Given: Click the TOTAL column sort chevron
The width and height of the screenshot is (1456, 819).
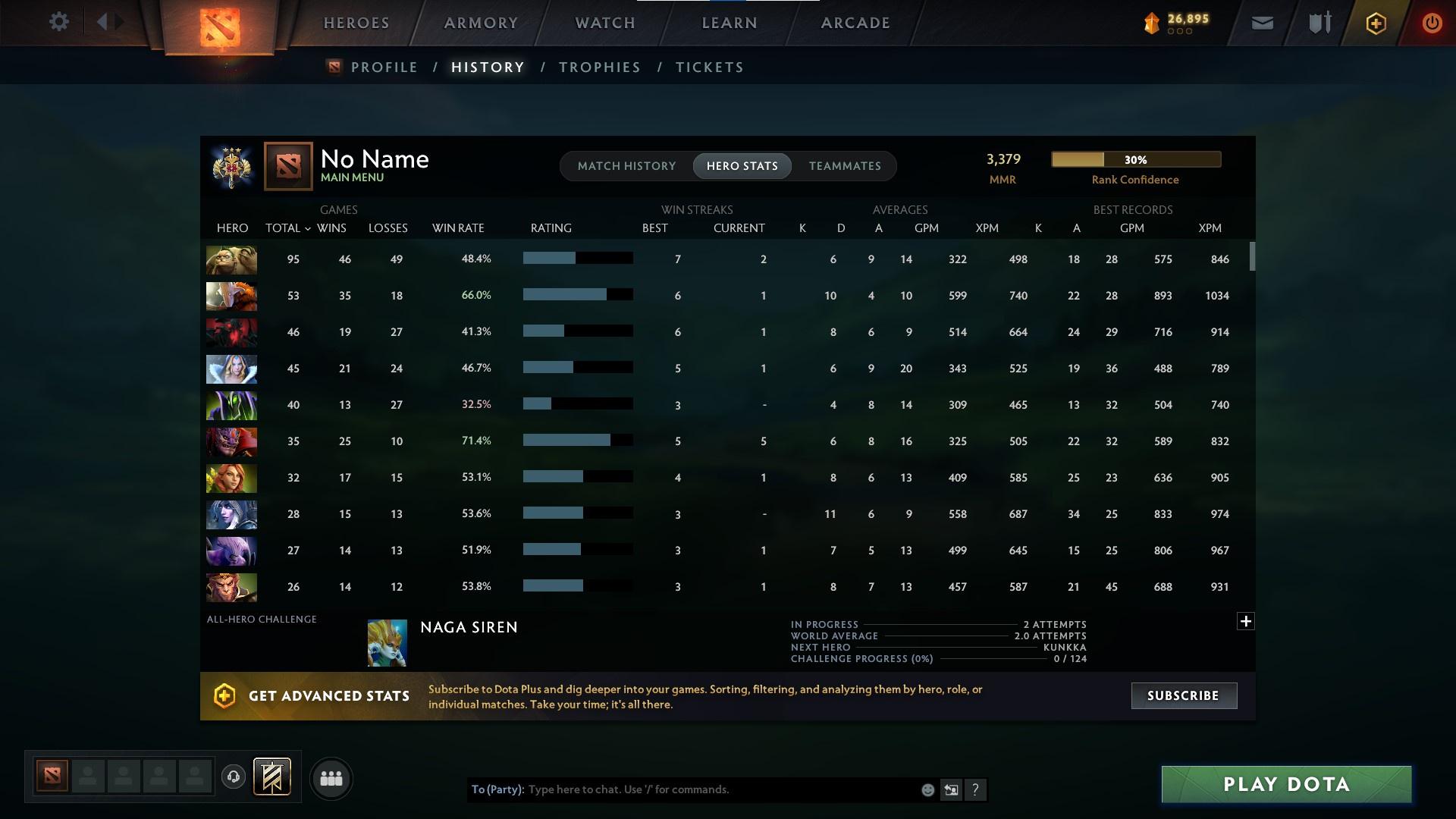Looking at the screenshot, I should [x=306, y=227].
